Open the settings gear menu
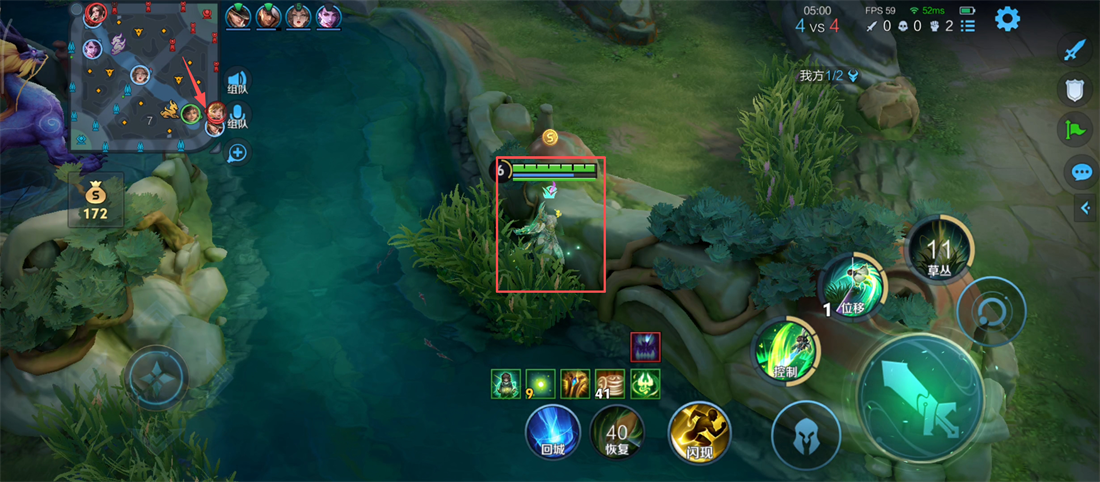1100x482 pixels. 1006,18
